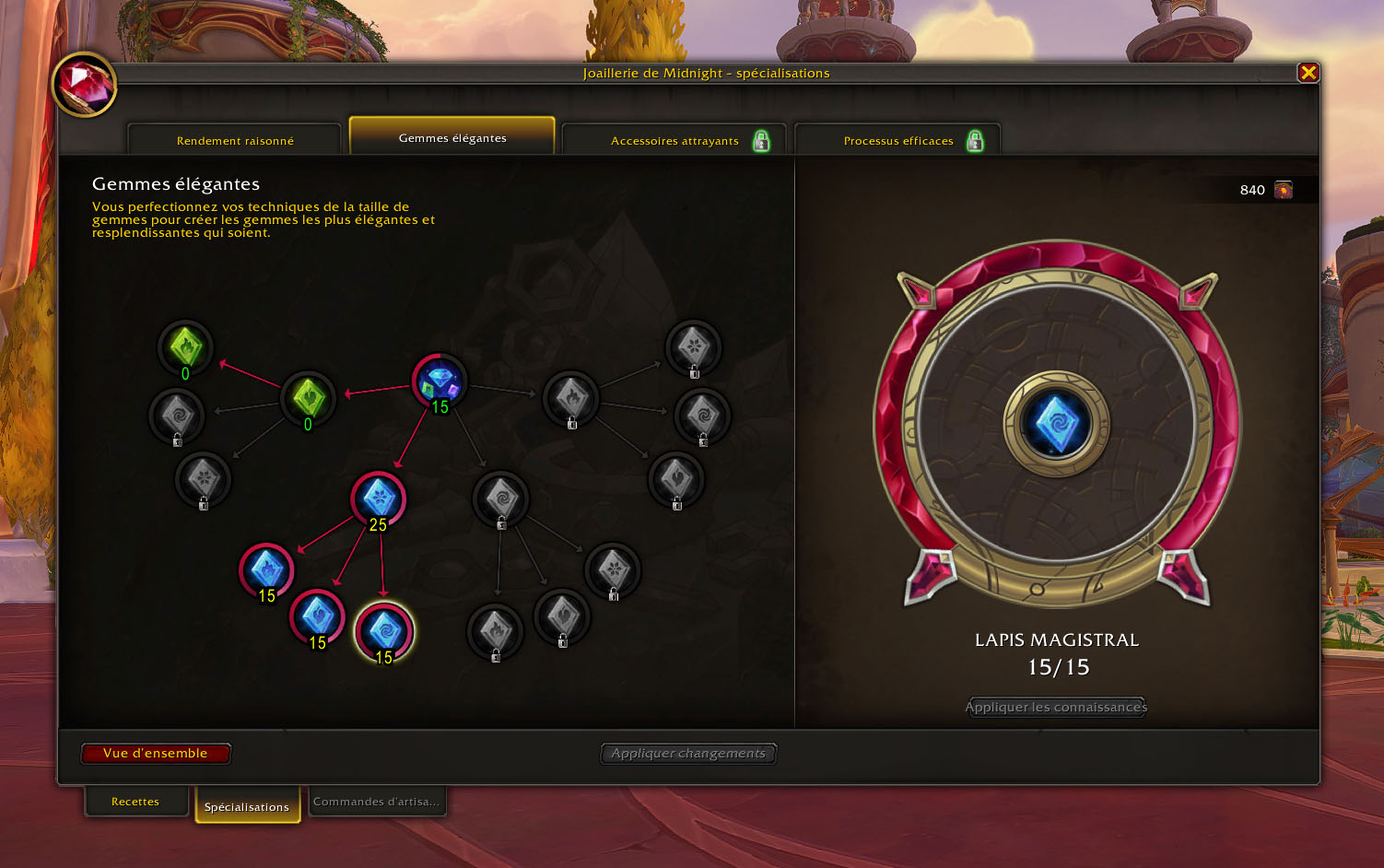Open the locked Processus efficaces tab
1384x868 pixels.
[898, 141]
